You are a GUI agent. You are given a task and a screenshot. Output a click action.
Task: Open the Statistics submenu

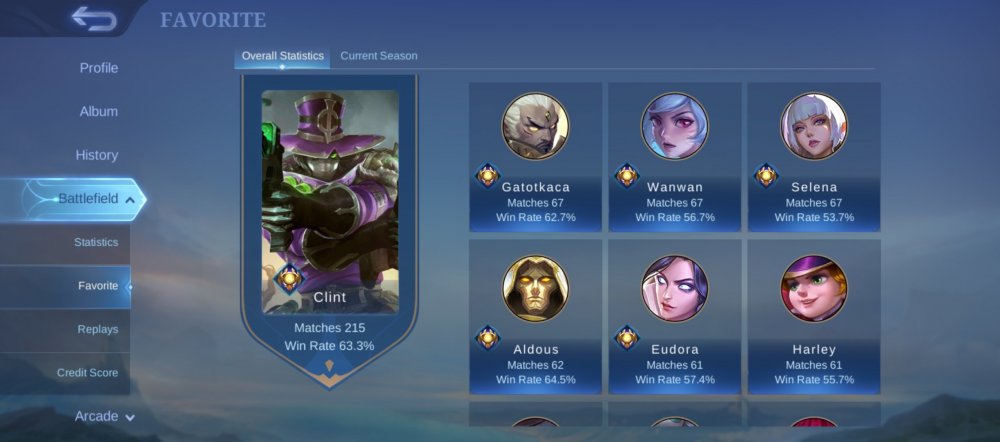(96, 242)
